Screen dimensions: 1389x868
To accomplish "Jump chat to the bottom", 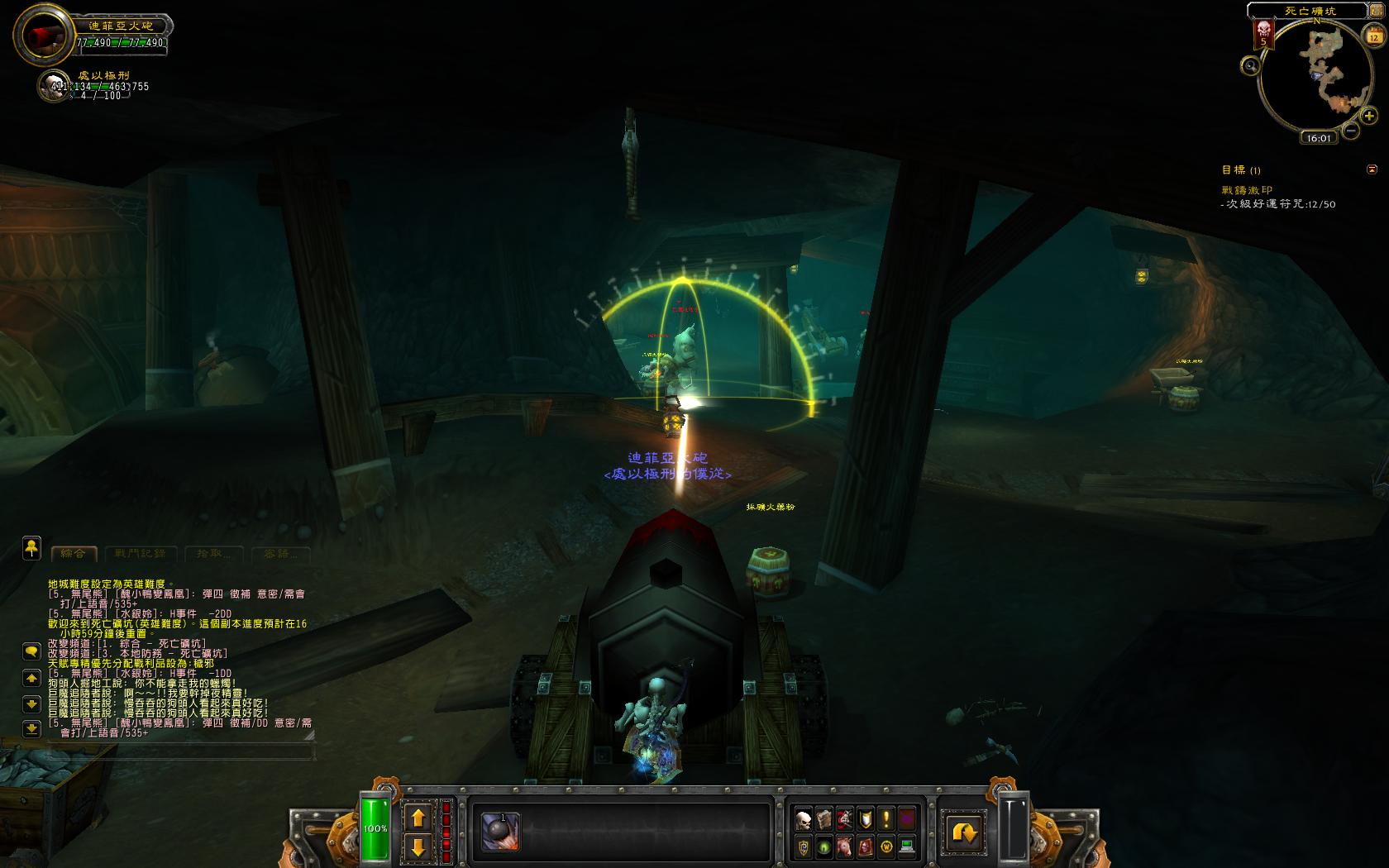I will [x=31, y=729].
